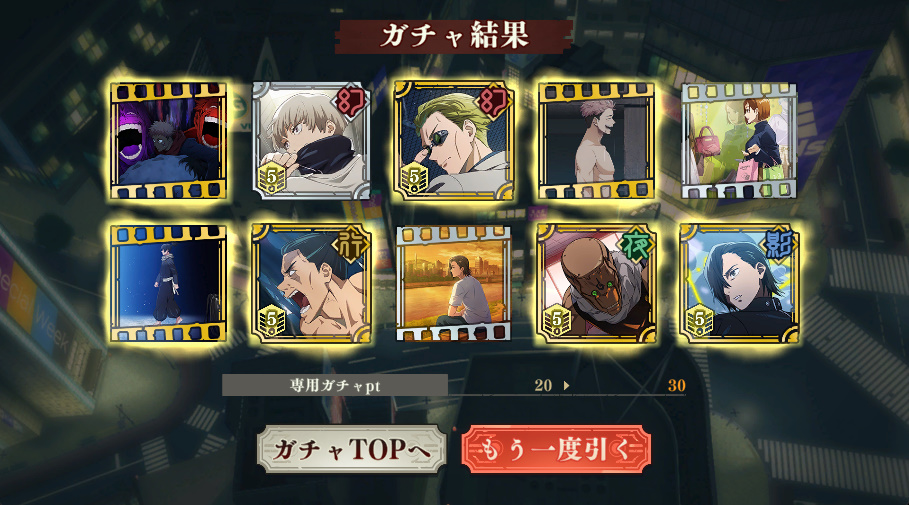
Task: View the sunset riverside sitting card
Action: pyautogui.click(x=454, y=283)
